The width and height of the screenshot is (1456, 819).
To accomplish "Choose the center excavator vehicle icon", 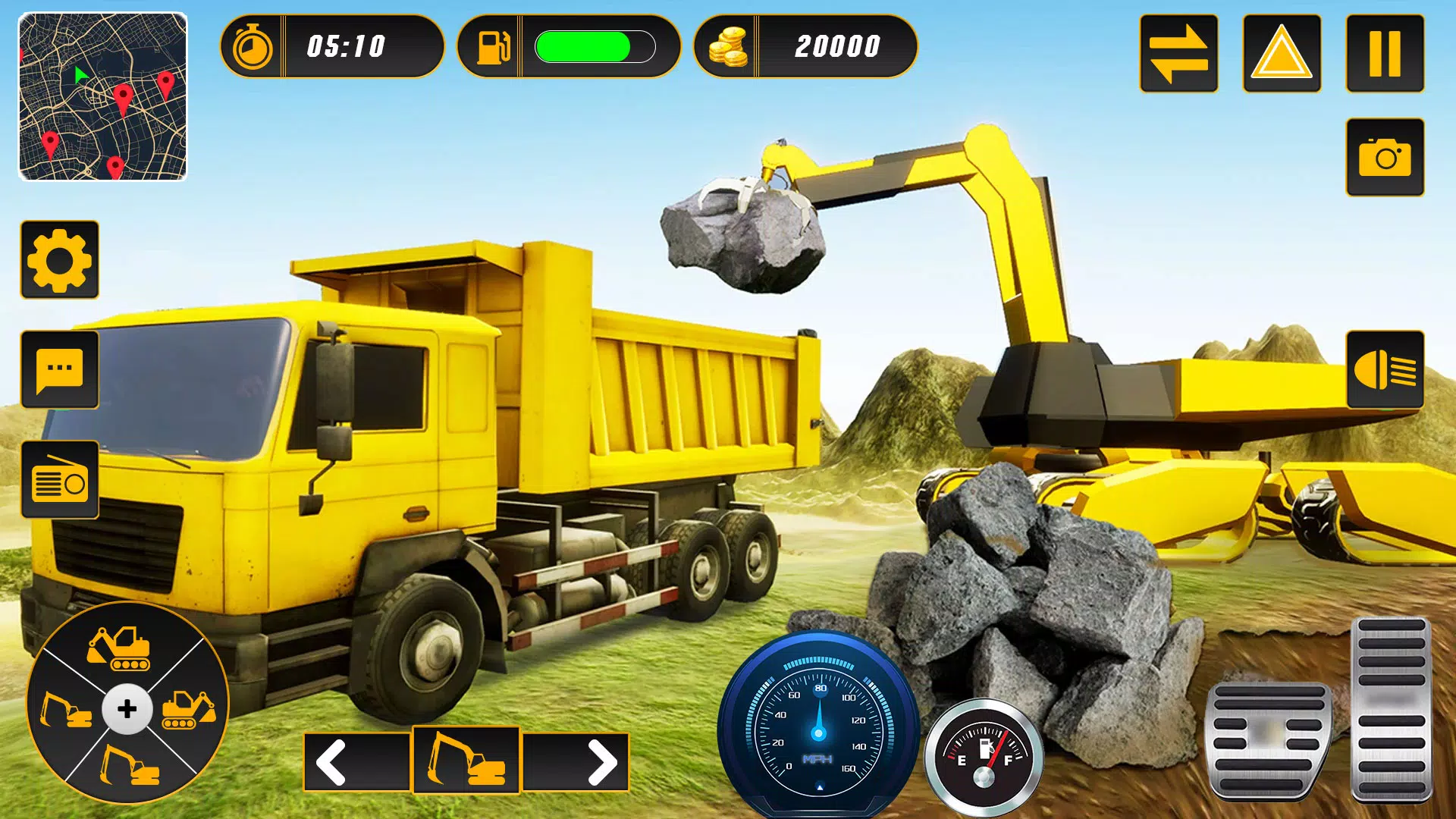I will (x=466, y=760).
